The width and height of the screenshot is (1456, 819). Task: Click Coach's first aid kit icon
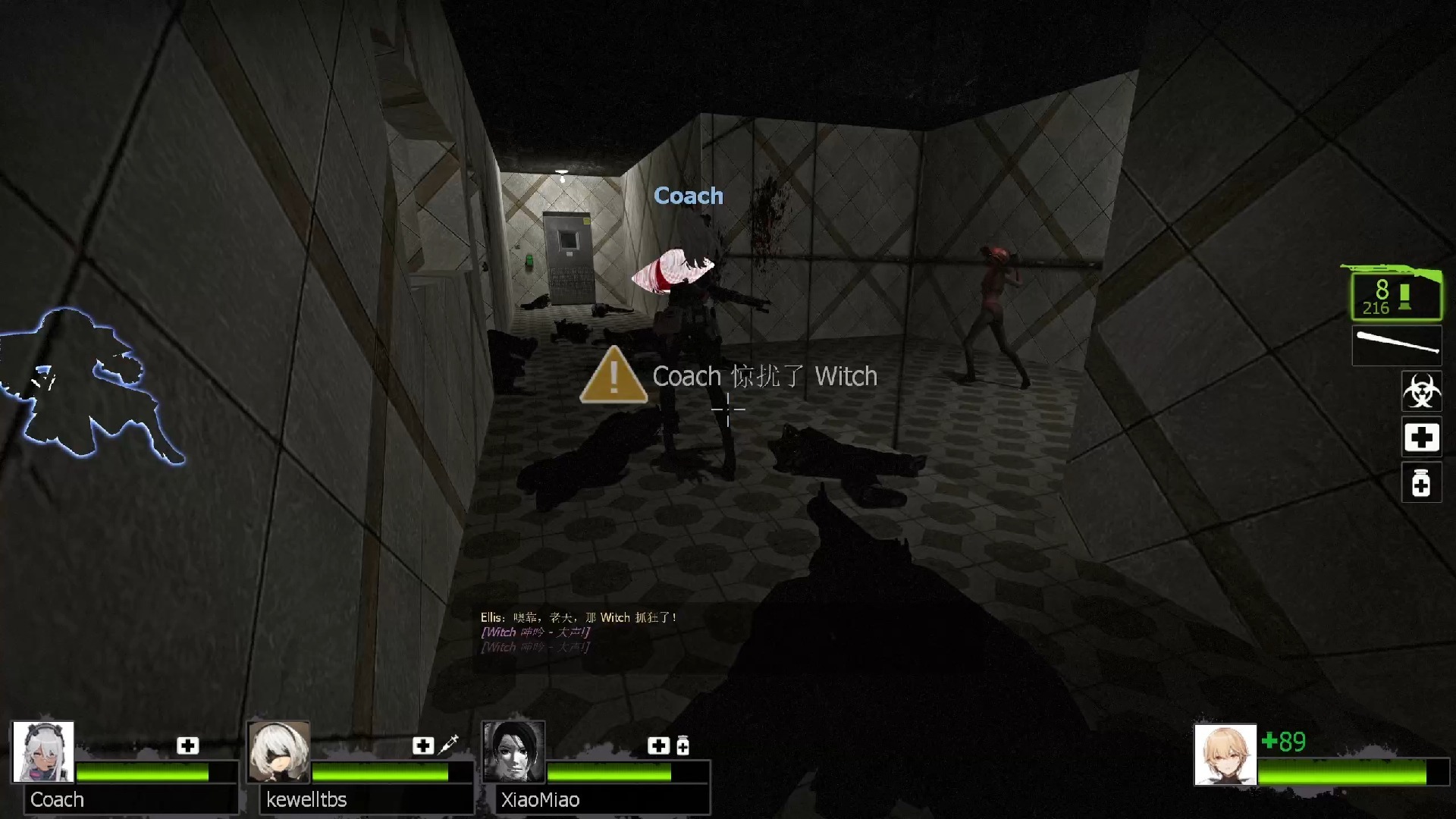[x=187, y=745]
